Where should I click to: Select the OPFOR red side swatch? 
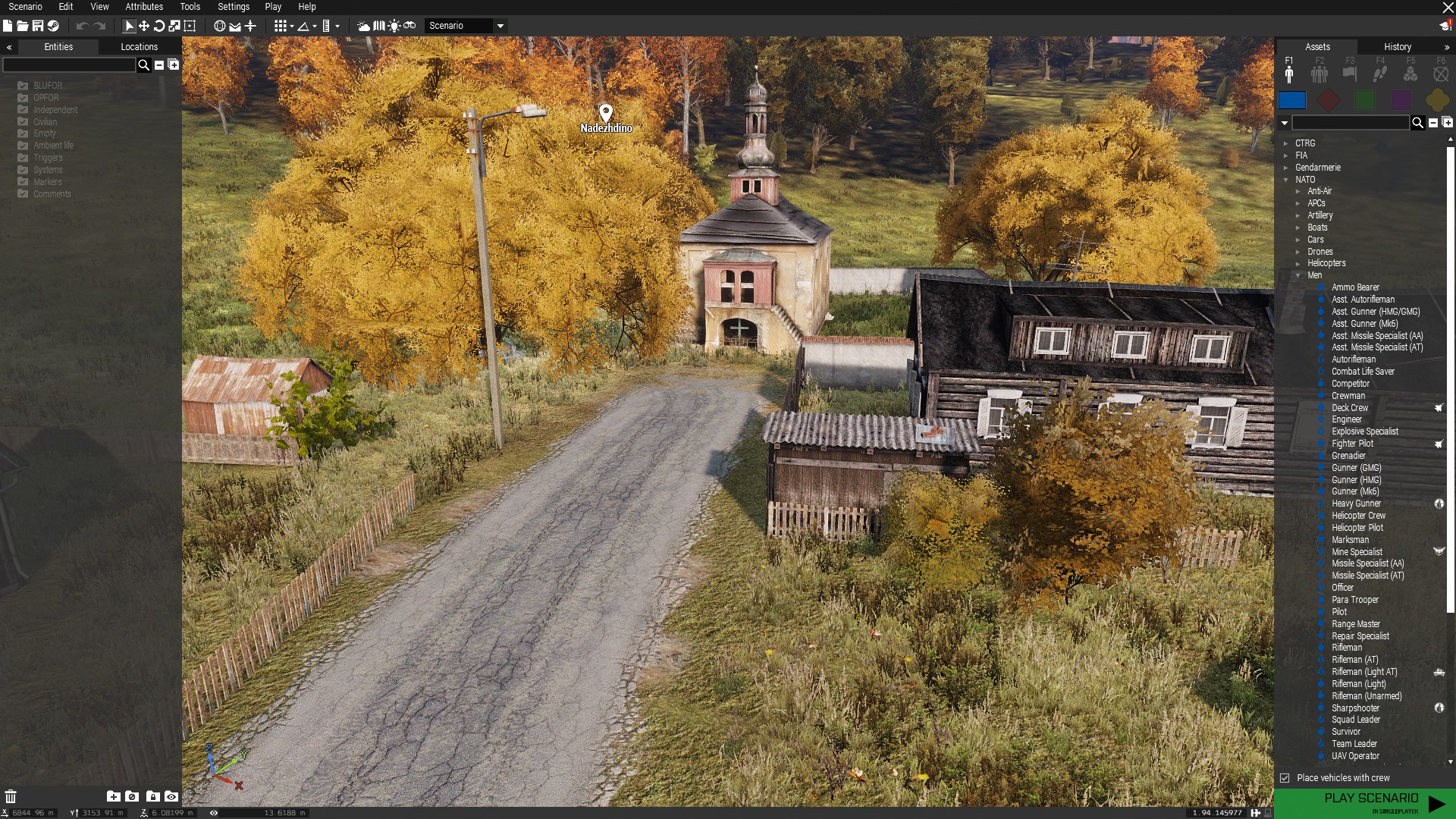pyautogui.click(x=1328, y=100)
